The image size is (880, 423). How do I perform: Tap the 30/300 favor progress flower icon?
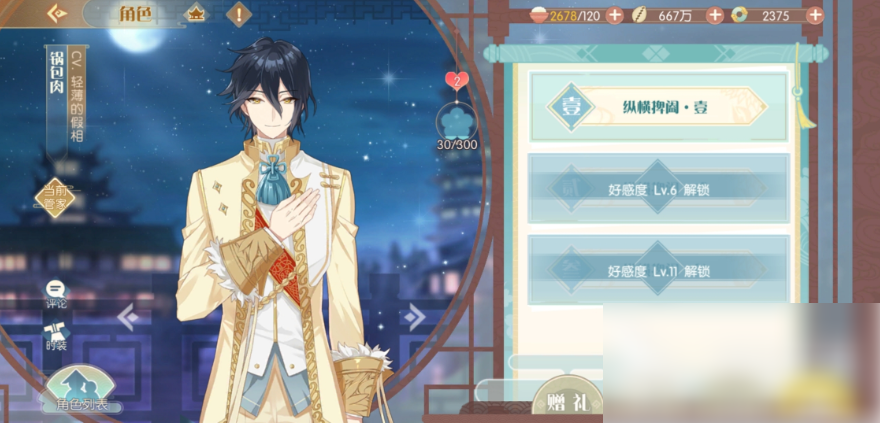[459, 123]
